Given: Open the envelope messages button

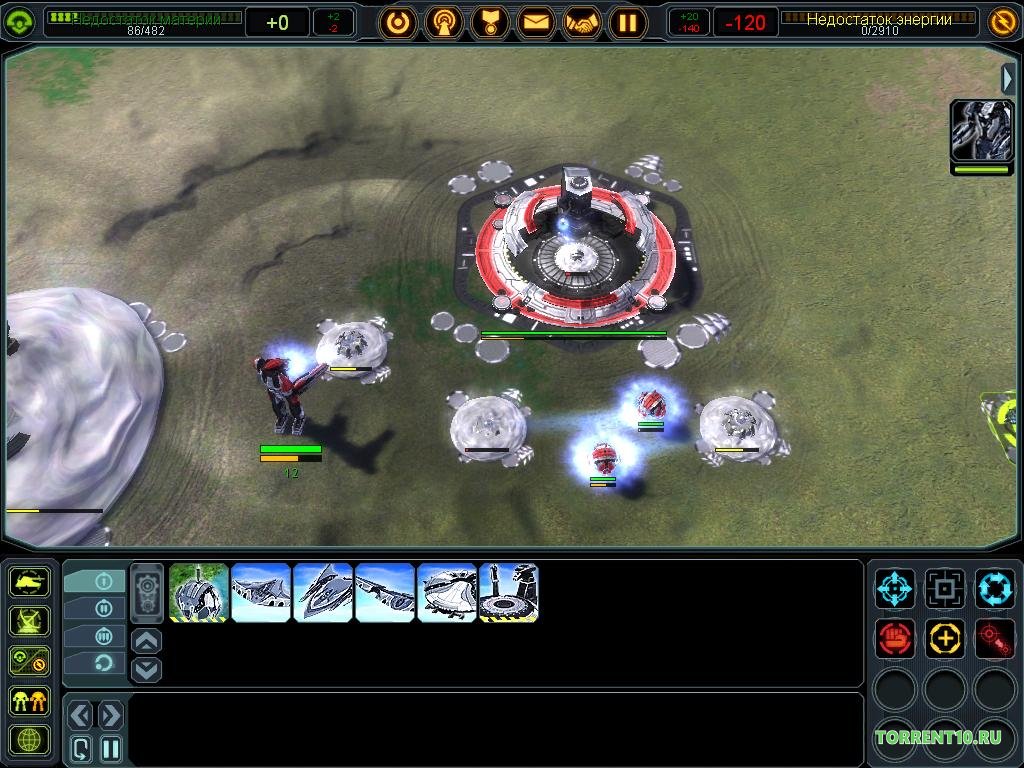Looking at the screenshot, I should click(537, 21).
